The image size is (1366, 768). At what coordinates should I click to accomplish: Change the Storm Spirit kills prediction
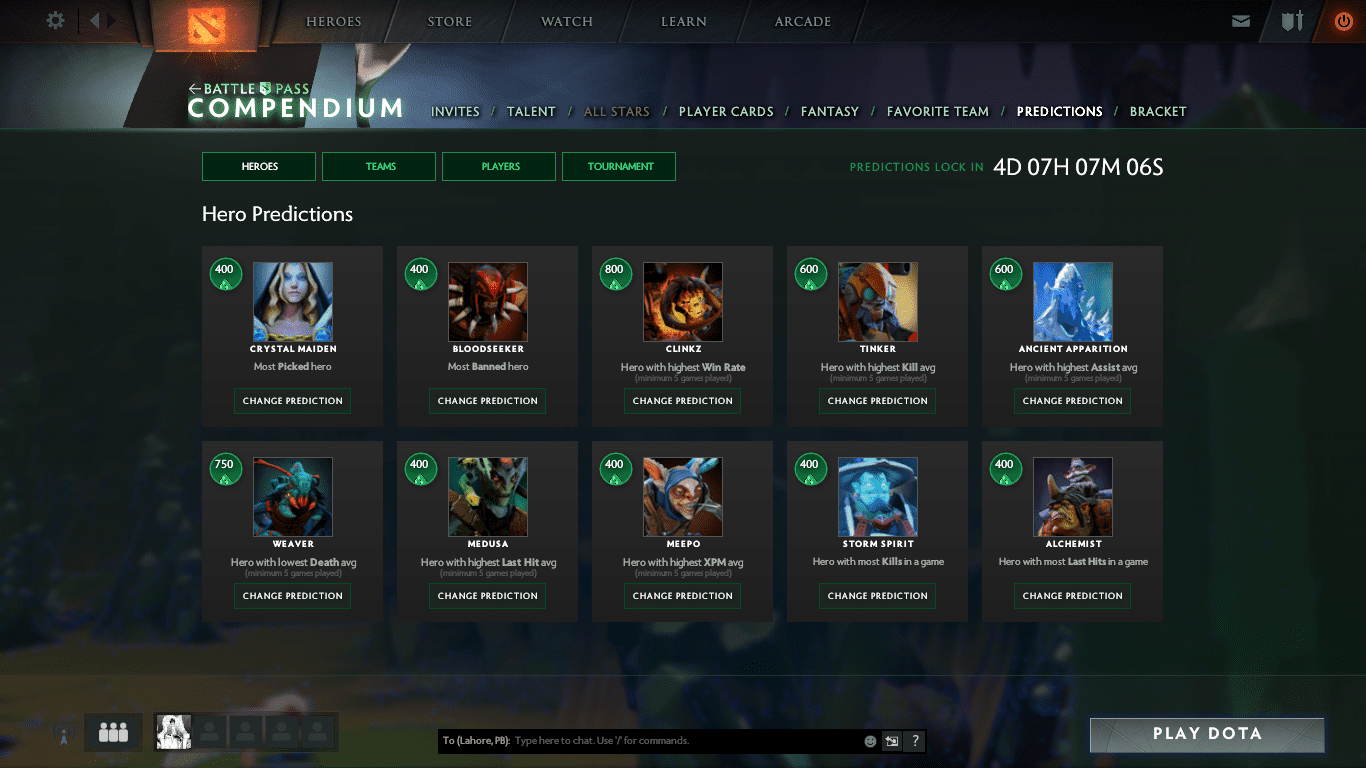[877, 596]
